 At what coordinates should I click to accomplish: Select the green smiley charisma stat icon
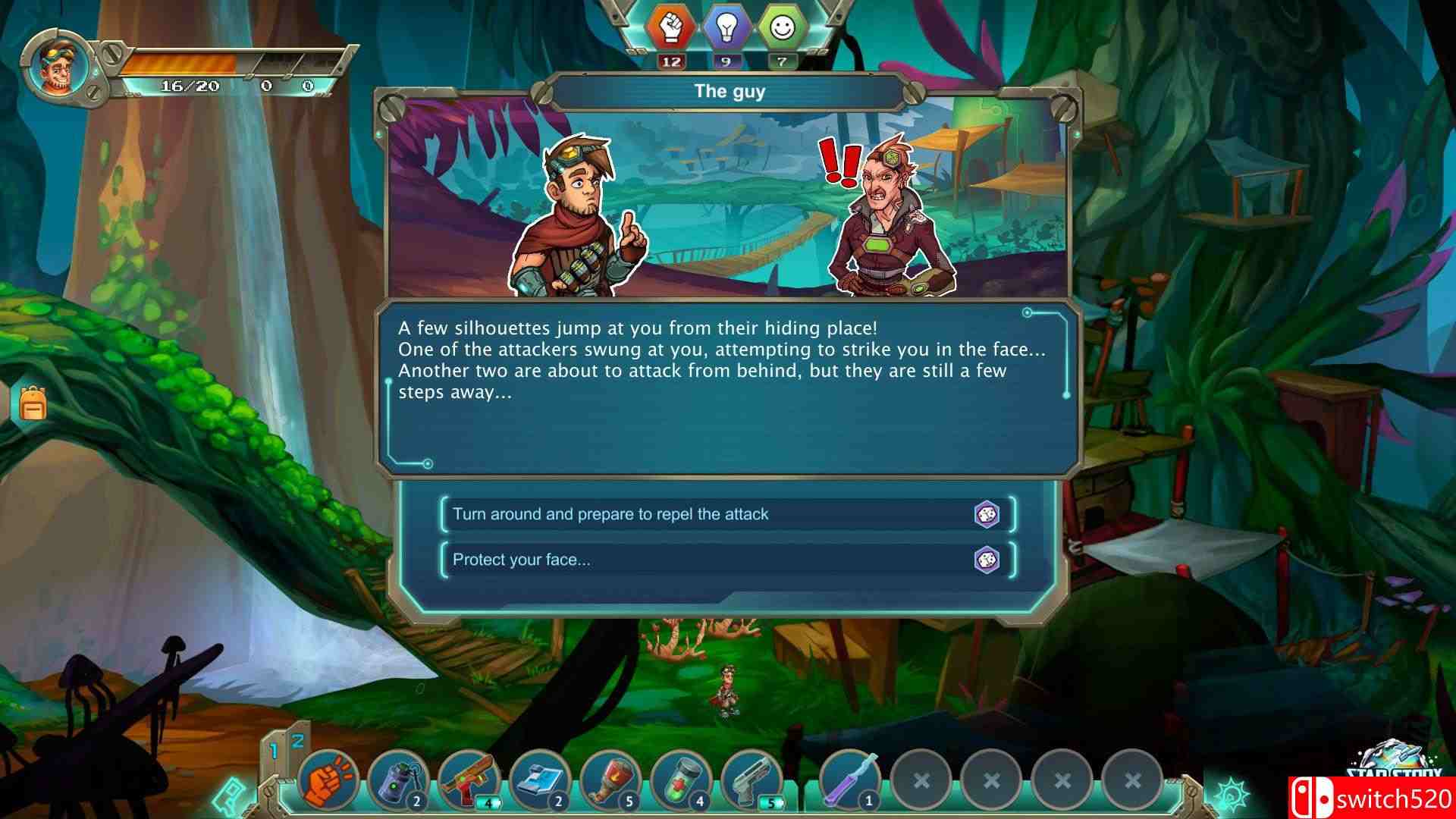tap(782, 29)
